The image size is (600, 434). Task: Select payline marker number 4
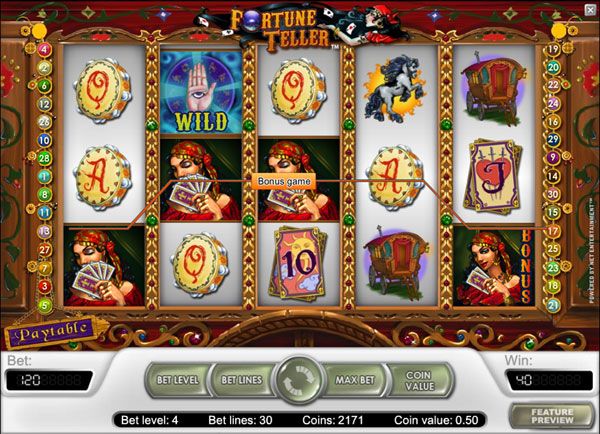tap(44, 49)
